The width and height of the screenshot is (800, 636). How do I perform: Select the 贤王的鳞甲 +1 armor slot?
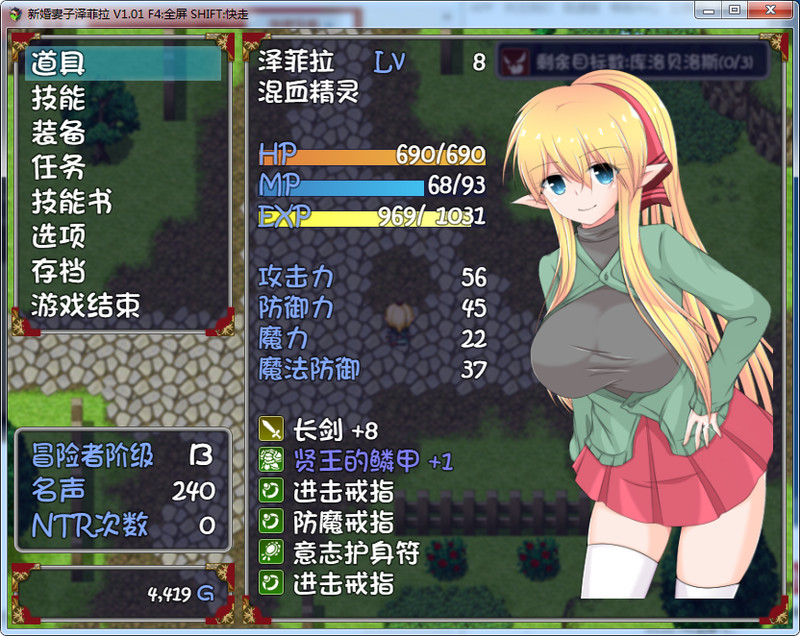pos(372,461)
